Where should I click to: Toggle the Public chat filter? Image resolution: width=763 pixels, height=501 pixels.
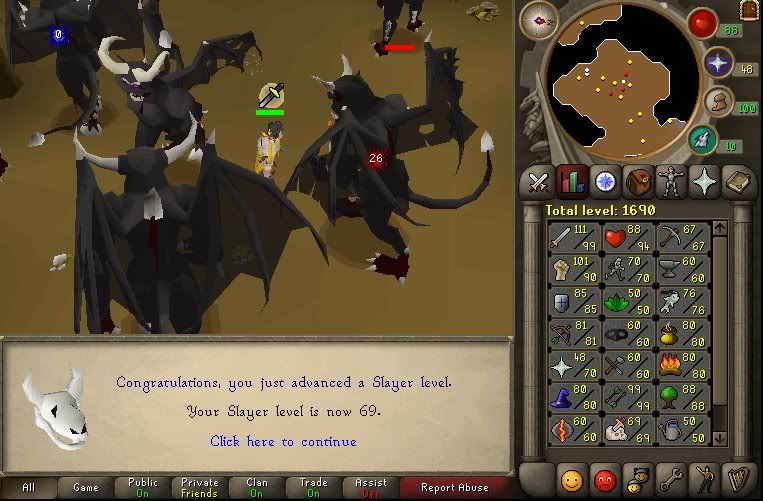143,488
